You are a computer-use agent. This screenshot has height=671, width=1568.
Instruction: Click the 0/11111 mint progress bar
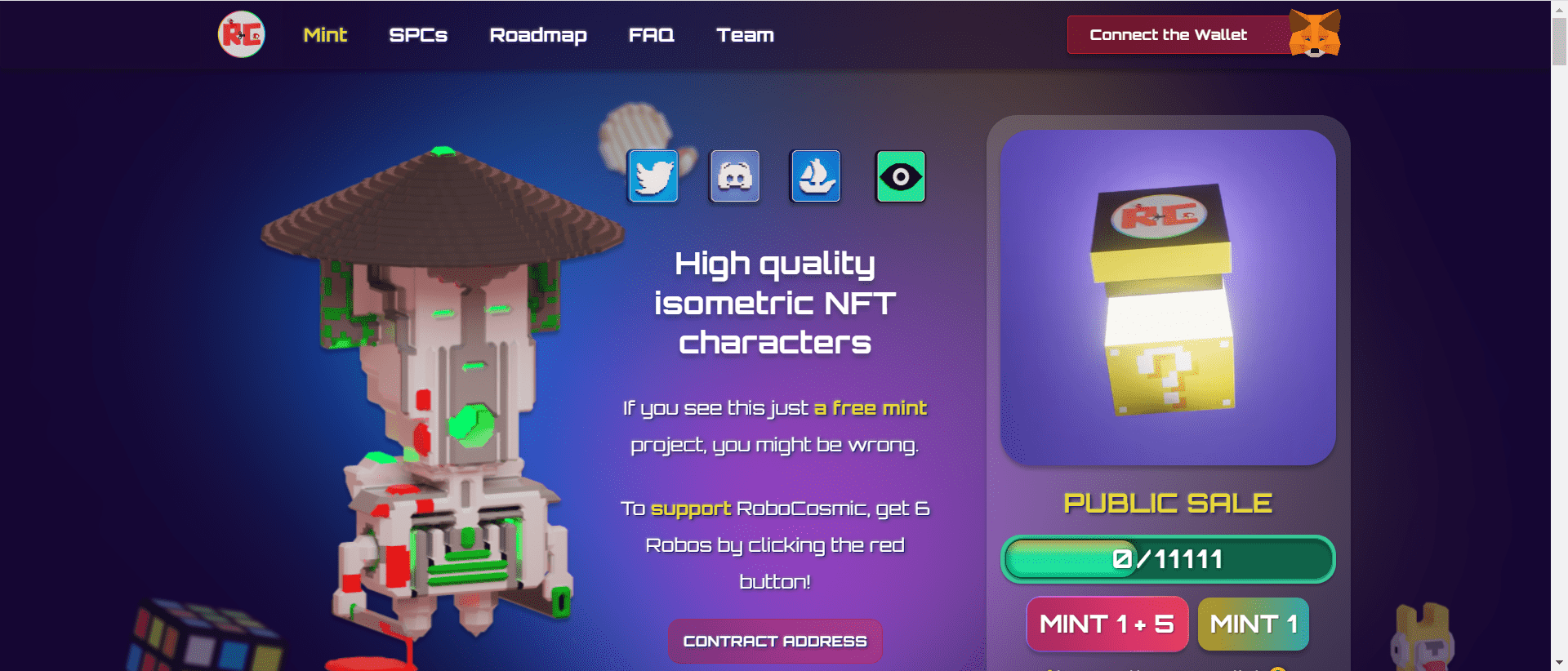tap(1166, 559)
